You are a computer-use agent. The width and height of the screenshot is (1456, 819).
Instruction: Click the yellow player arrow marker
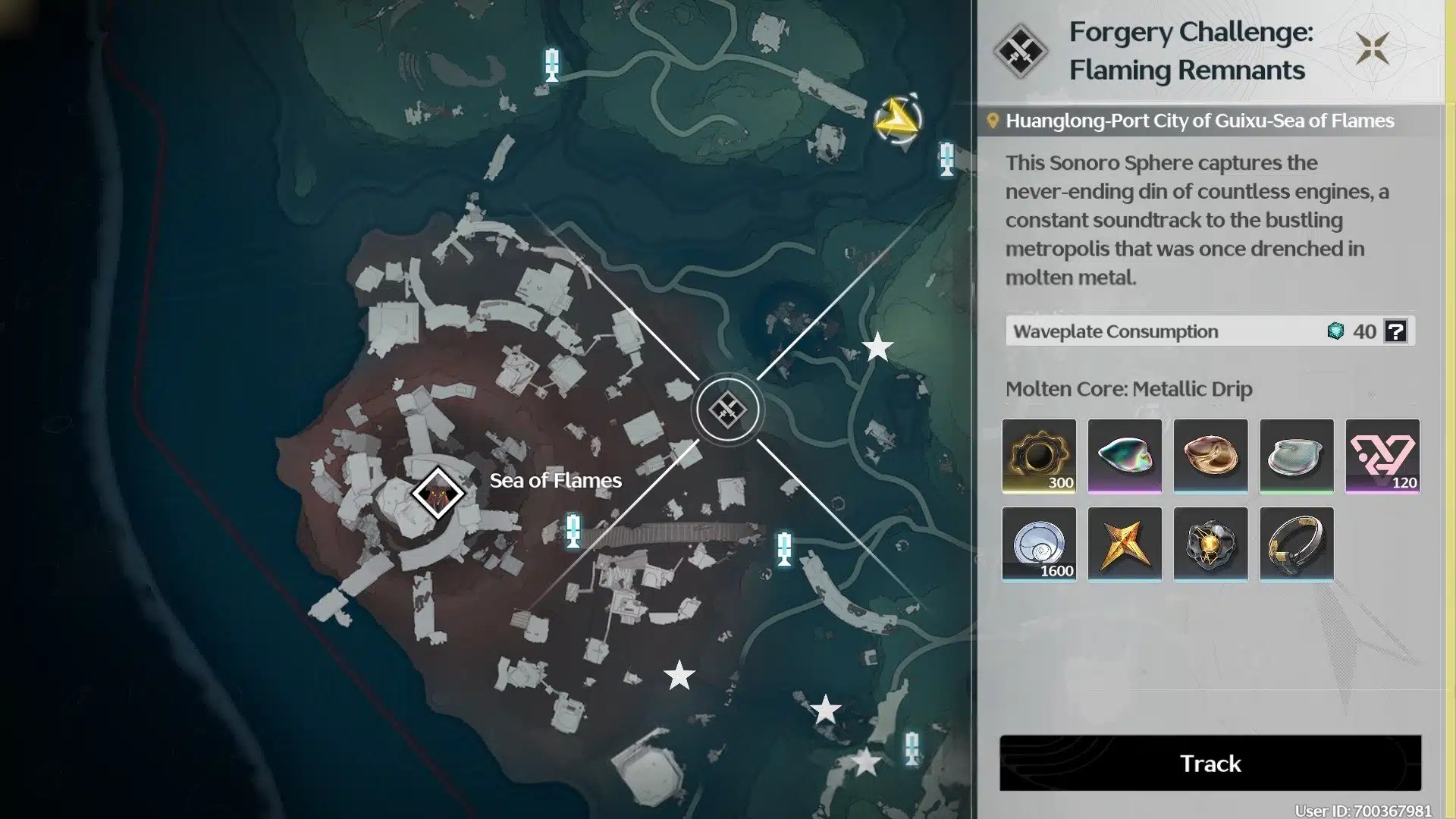(x=897, y=120)
